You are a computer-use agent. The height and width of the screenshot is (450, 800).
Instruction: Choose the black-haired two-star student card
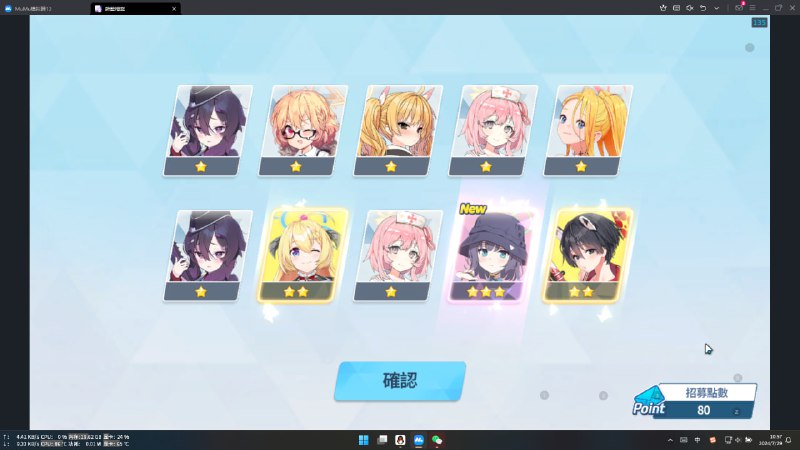click(x=584, y=255)
